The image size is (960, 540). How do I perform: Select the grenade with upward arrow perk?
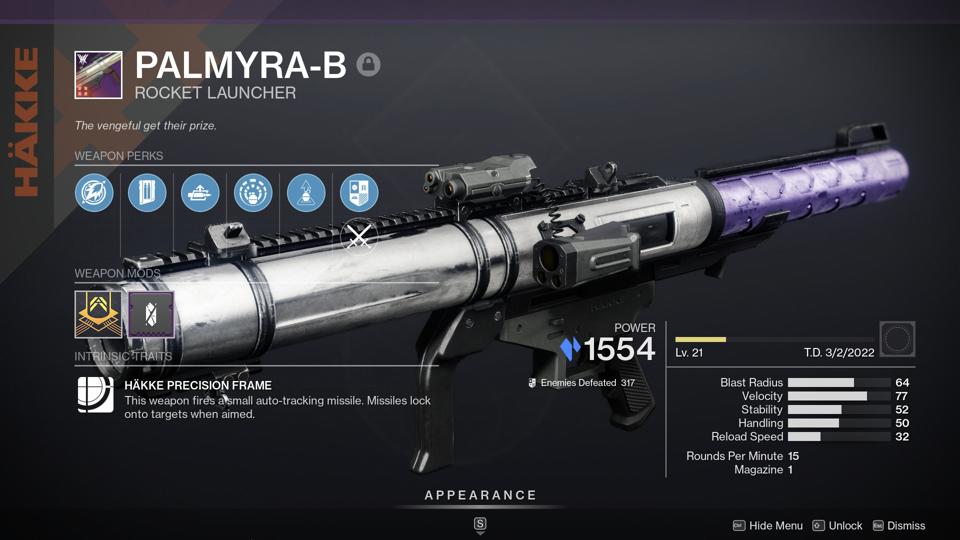click(x=306, y=193)
